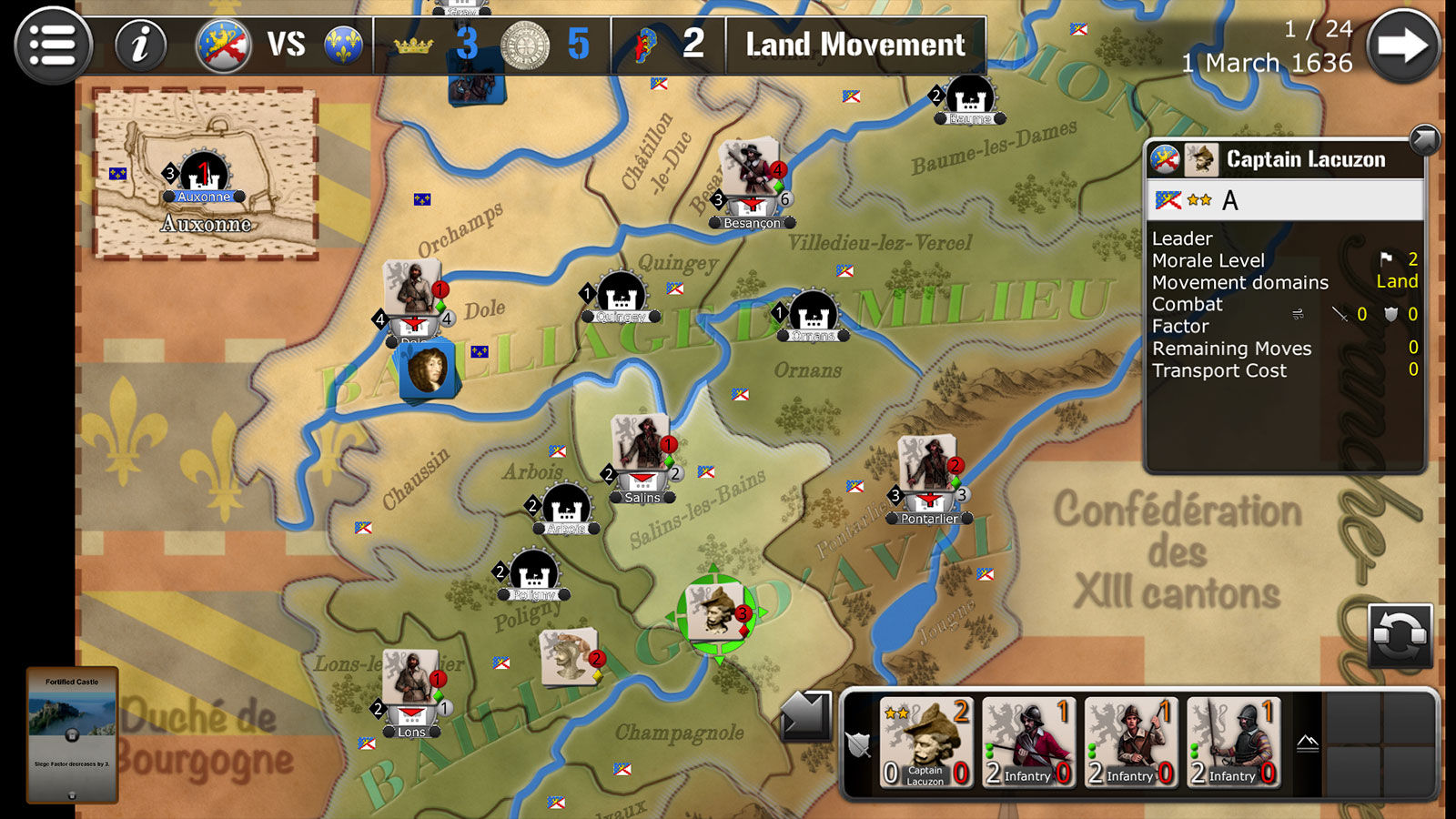This screenshot has width=1456, height=819.
Task: End the phase with the arrow button
Action: coord(1402,46)
